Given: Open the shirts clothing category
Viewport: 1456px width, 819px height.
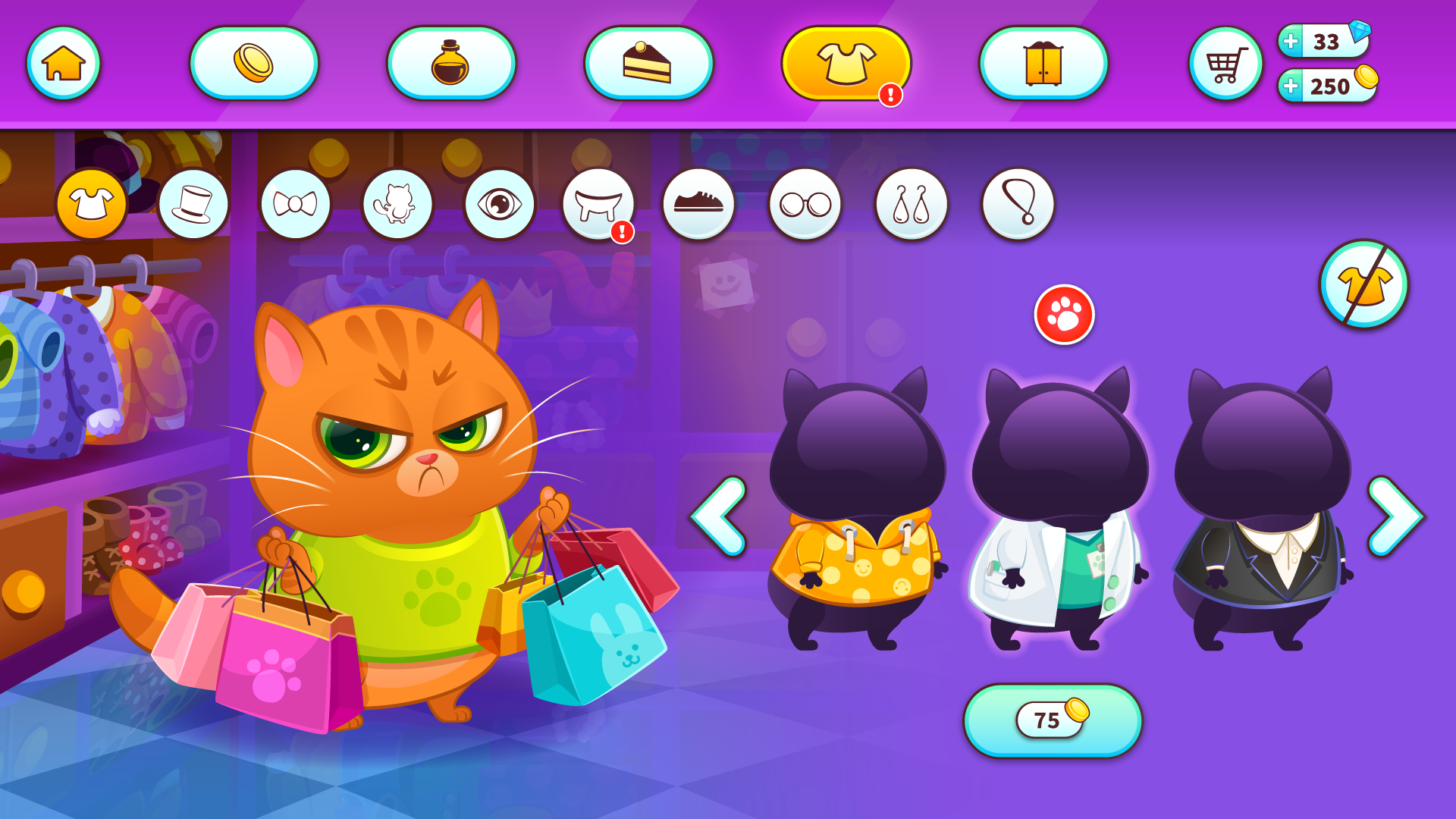Looking at the screenshot, I should coord(91,203).
